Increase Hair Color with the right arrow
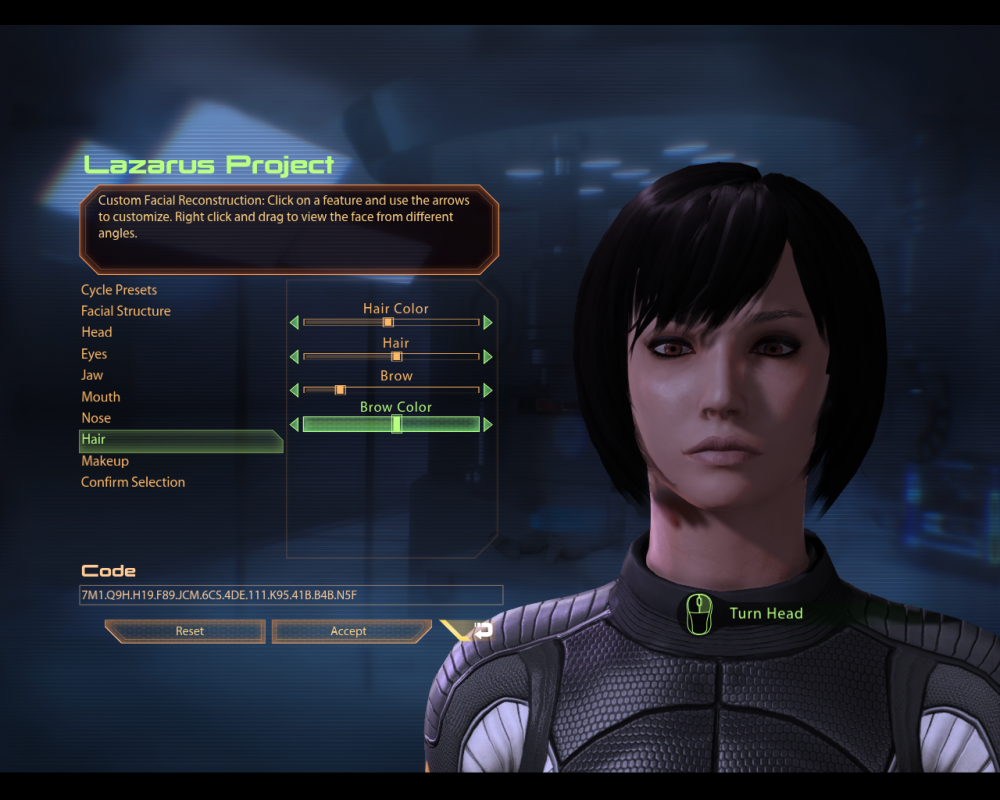1000x800 pixels. [x=488, y=322]
